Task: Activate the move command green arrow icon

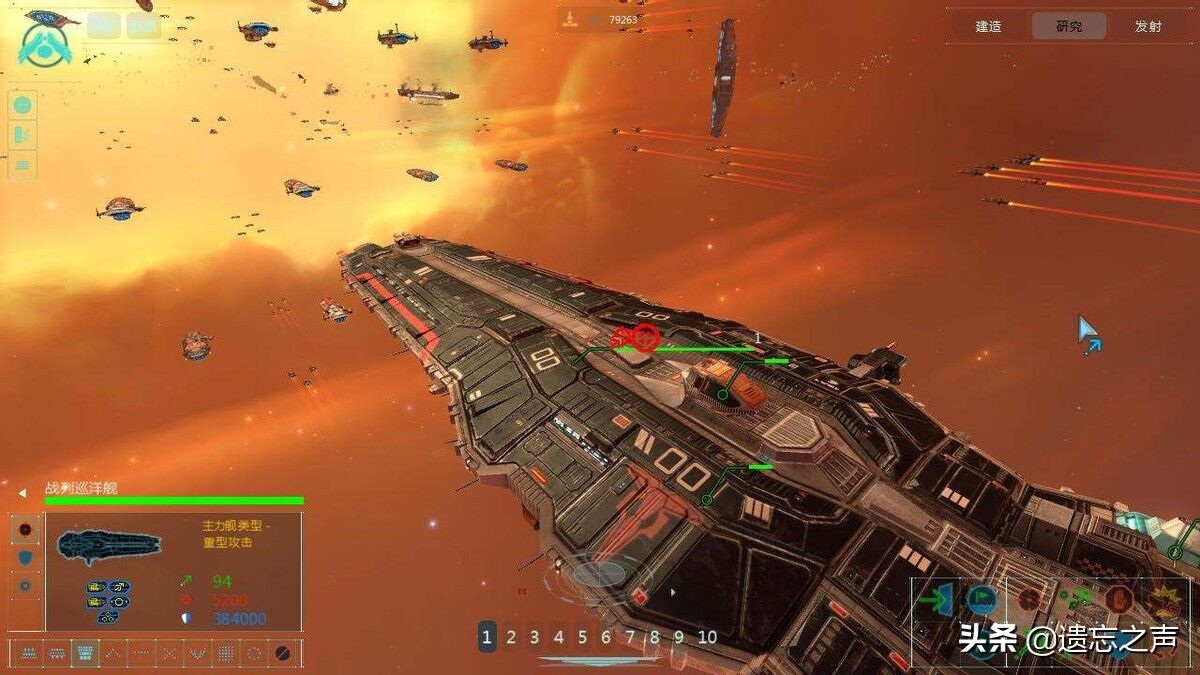Action: 936,600
